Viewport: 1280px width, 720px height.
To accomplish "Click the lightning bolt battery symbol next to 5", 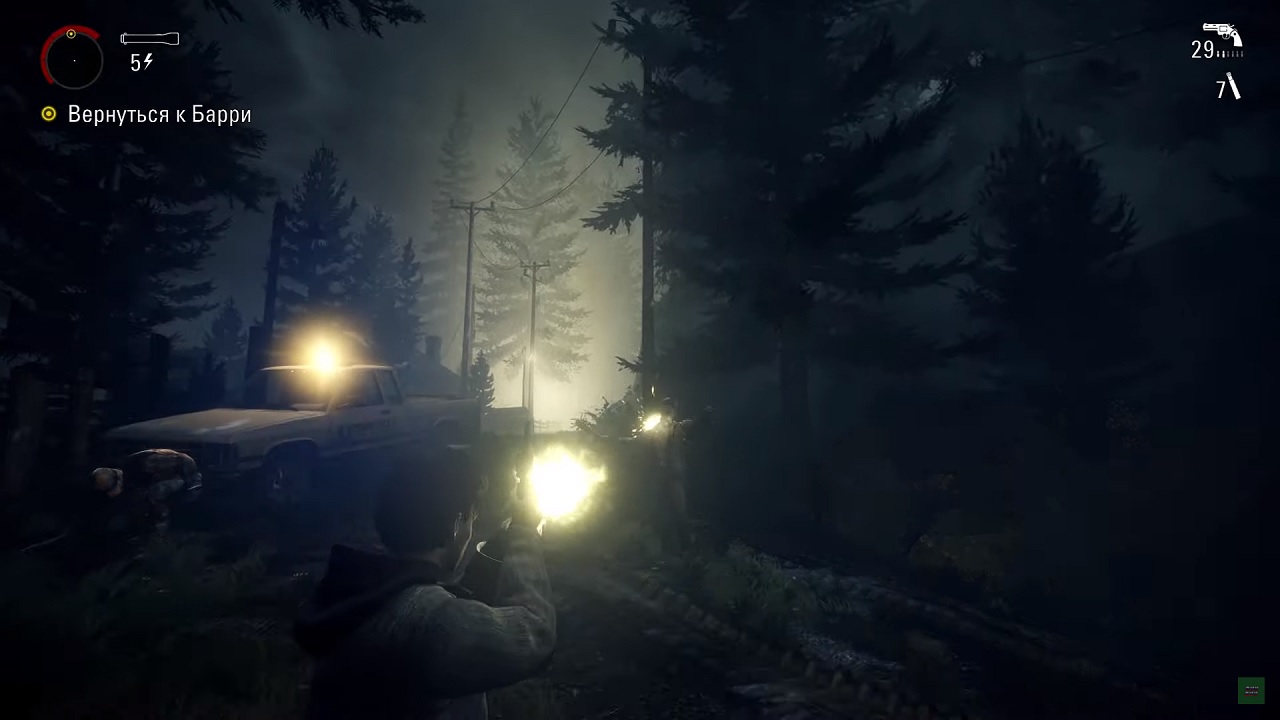I will [x=148, y=61].
